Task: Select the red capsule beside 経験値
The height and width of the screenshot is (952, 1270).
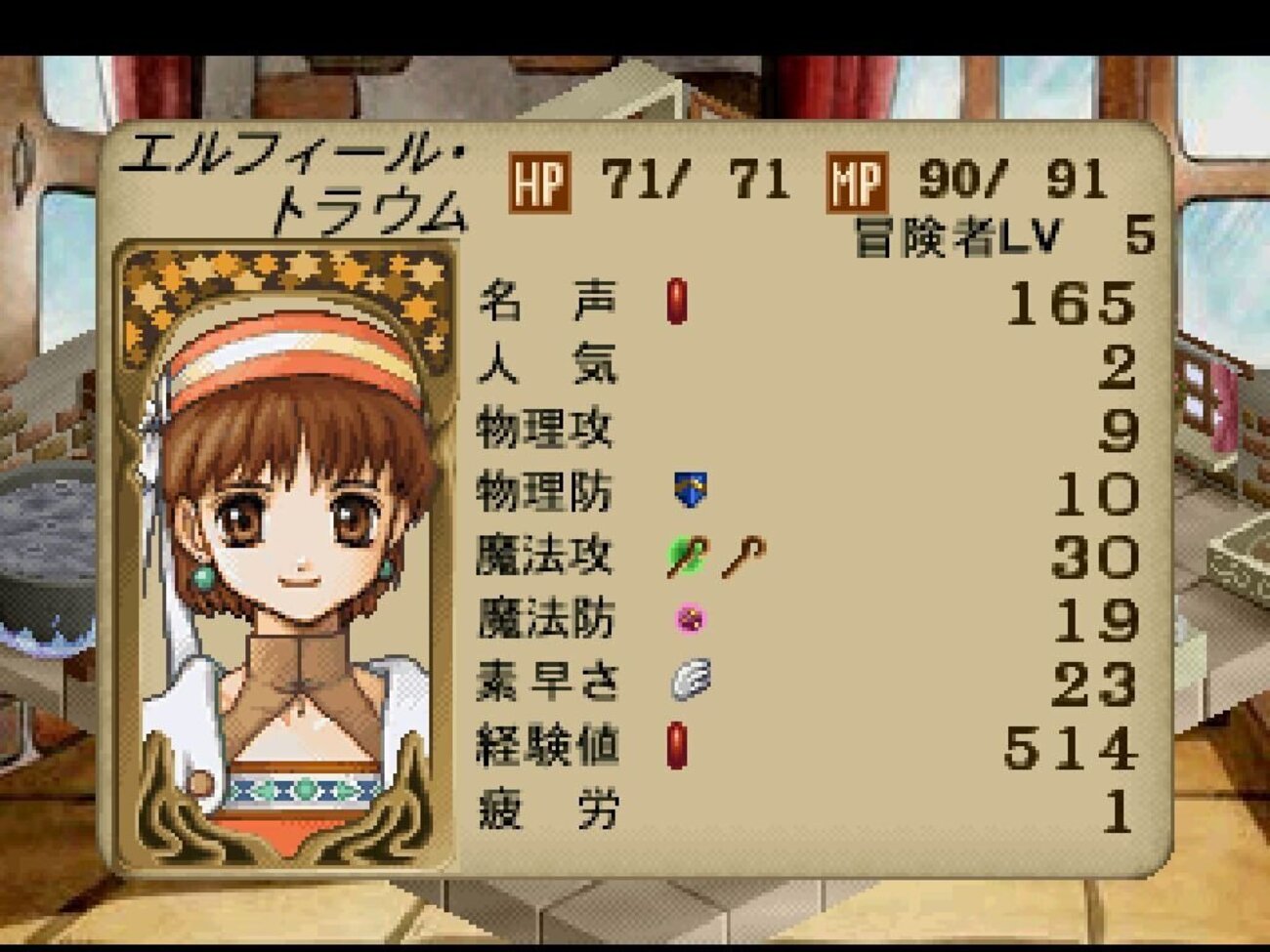Action: click(676, 746)
